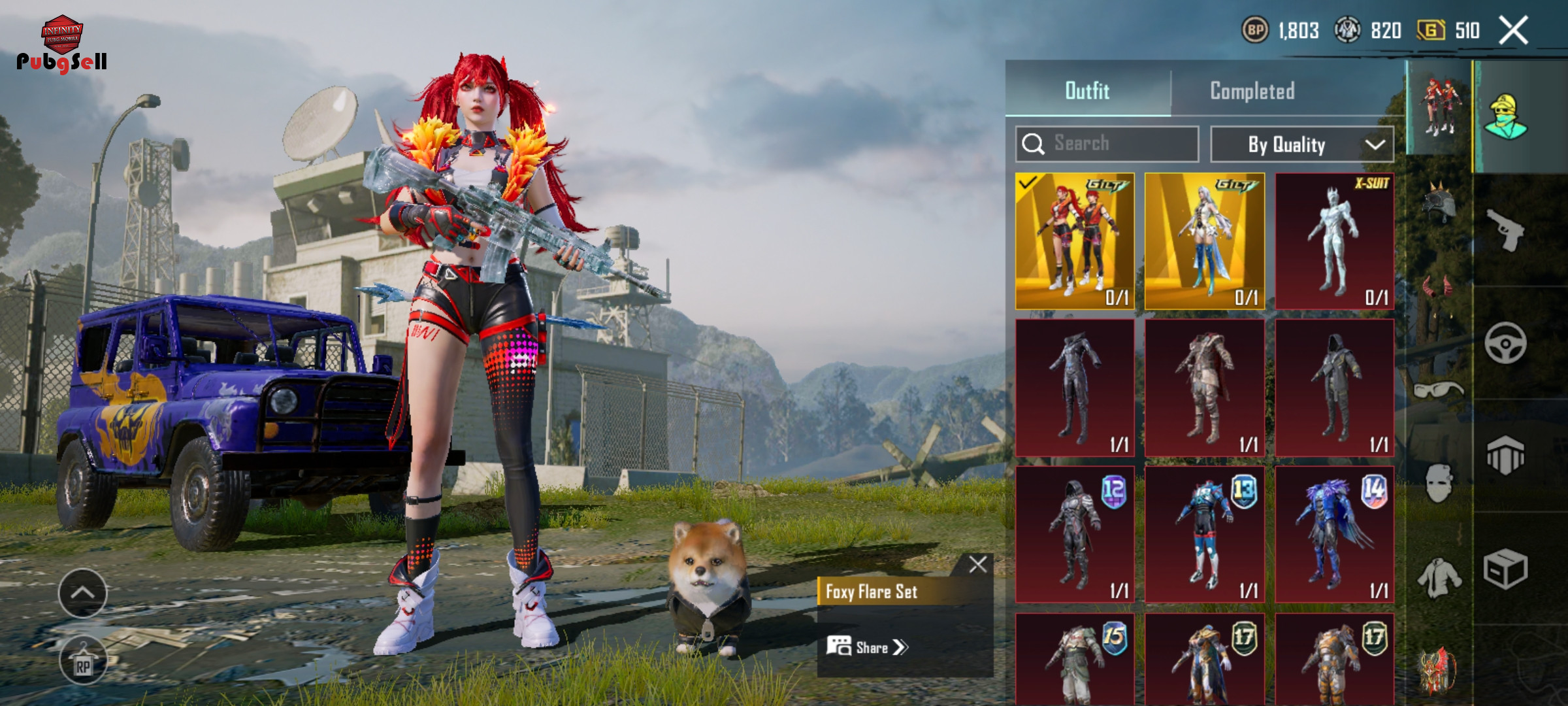Image resolution: width=1568 pixels, height=706 pixels.
Task: Choose the white-haired Glacier outfit thumbnail
Action: click(1204, 241)
